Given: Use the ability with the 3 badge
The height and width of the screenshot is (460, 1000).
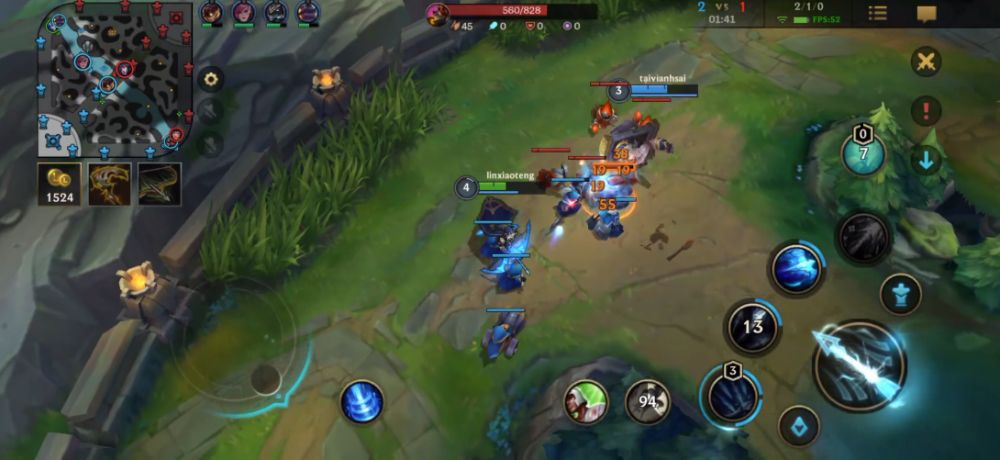Looking at the screenshot, I should tap(733, 394).
